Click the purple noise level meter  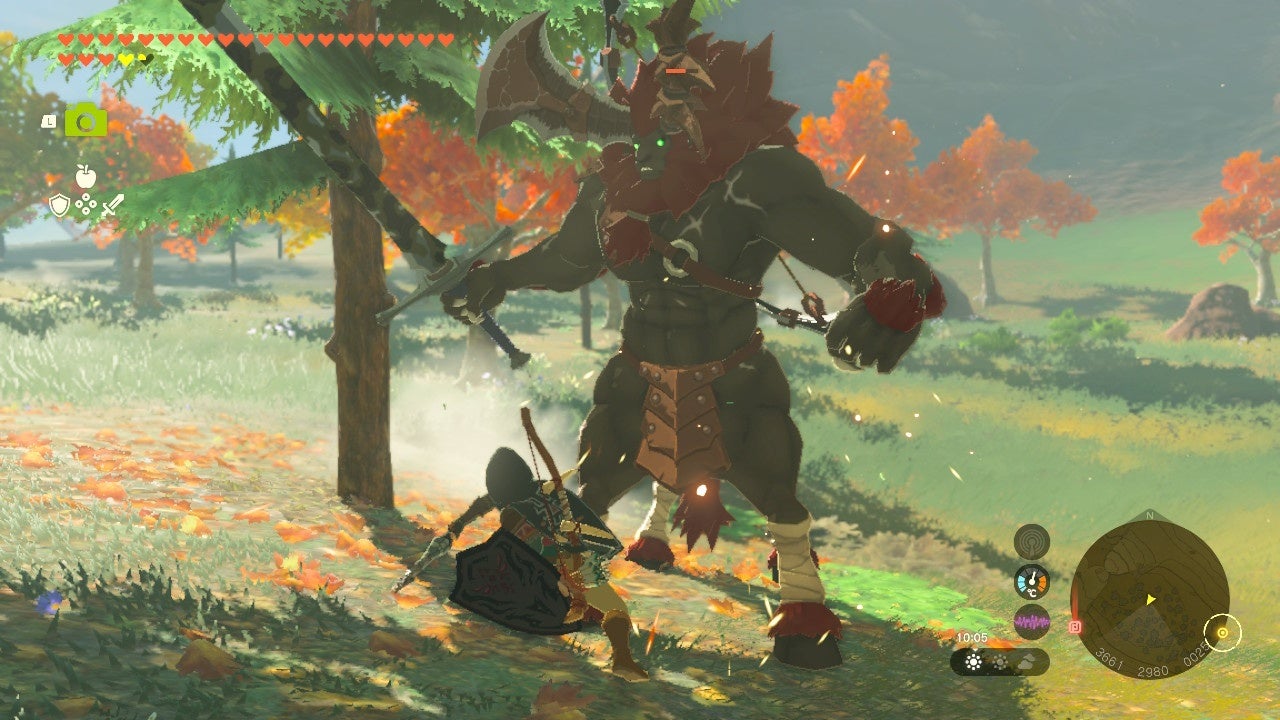click(x=1031, y=622)
